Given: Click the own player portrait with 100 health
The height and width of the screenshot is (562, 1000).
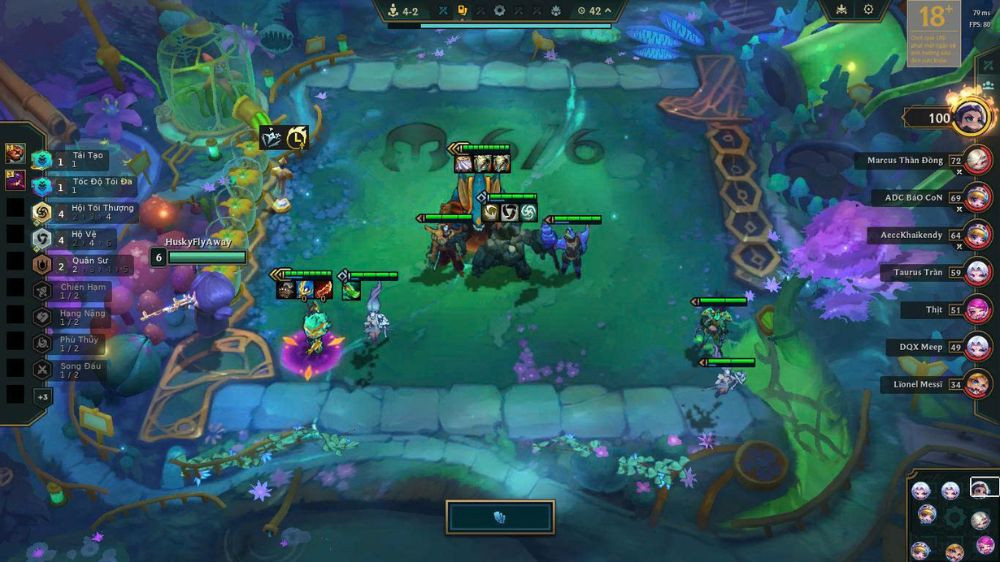Looking at the screenshot, I should (970, 117).
